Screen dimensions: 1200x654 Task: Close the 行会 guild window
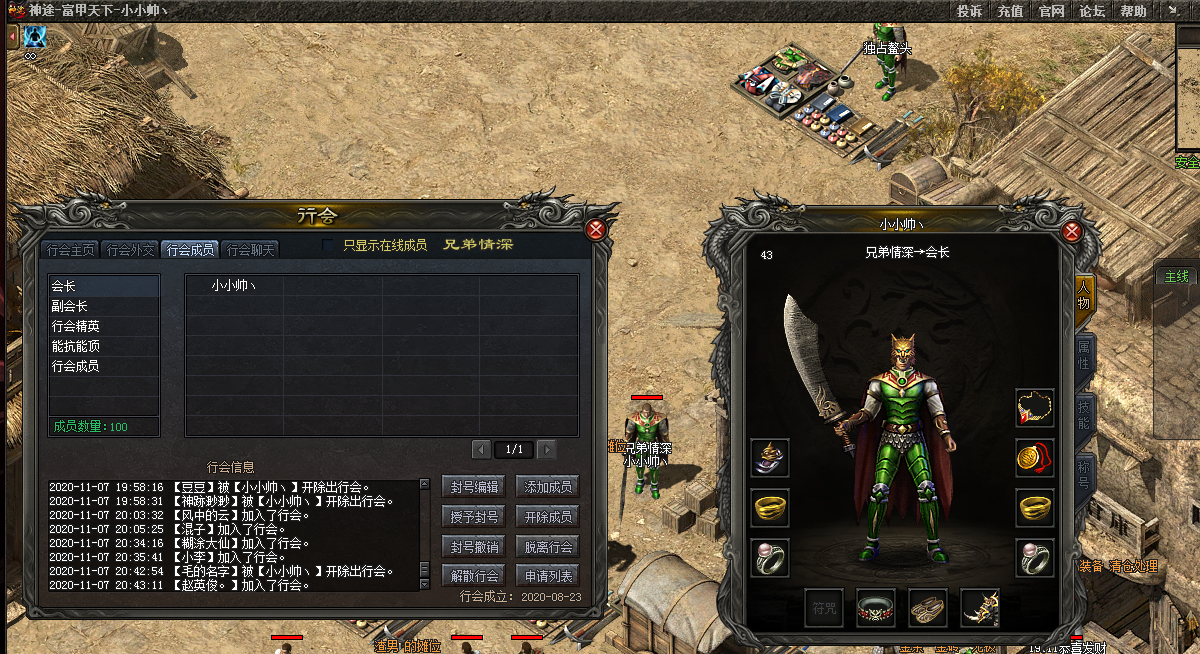[x=596, y=229]
